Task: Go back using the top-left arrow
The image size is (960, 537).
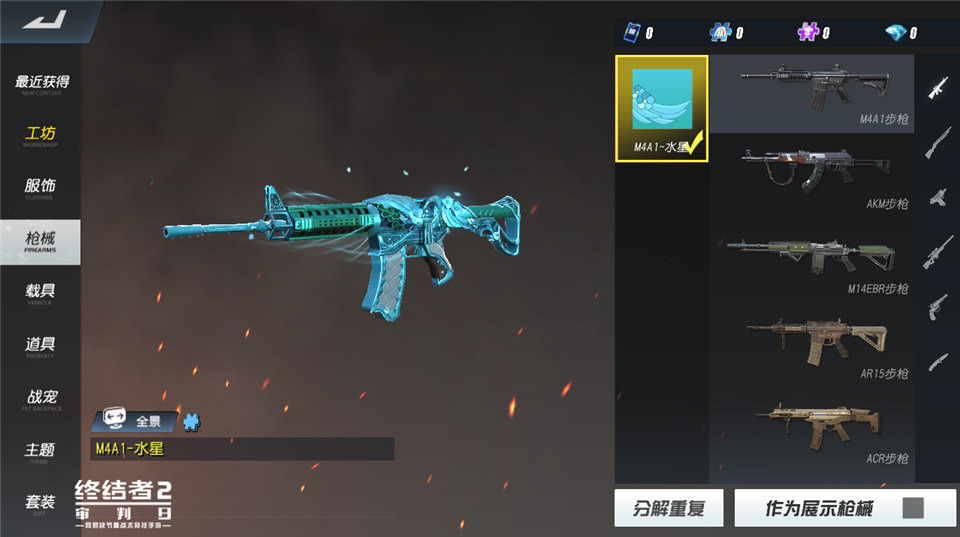Action: tap(40, 20)
